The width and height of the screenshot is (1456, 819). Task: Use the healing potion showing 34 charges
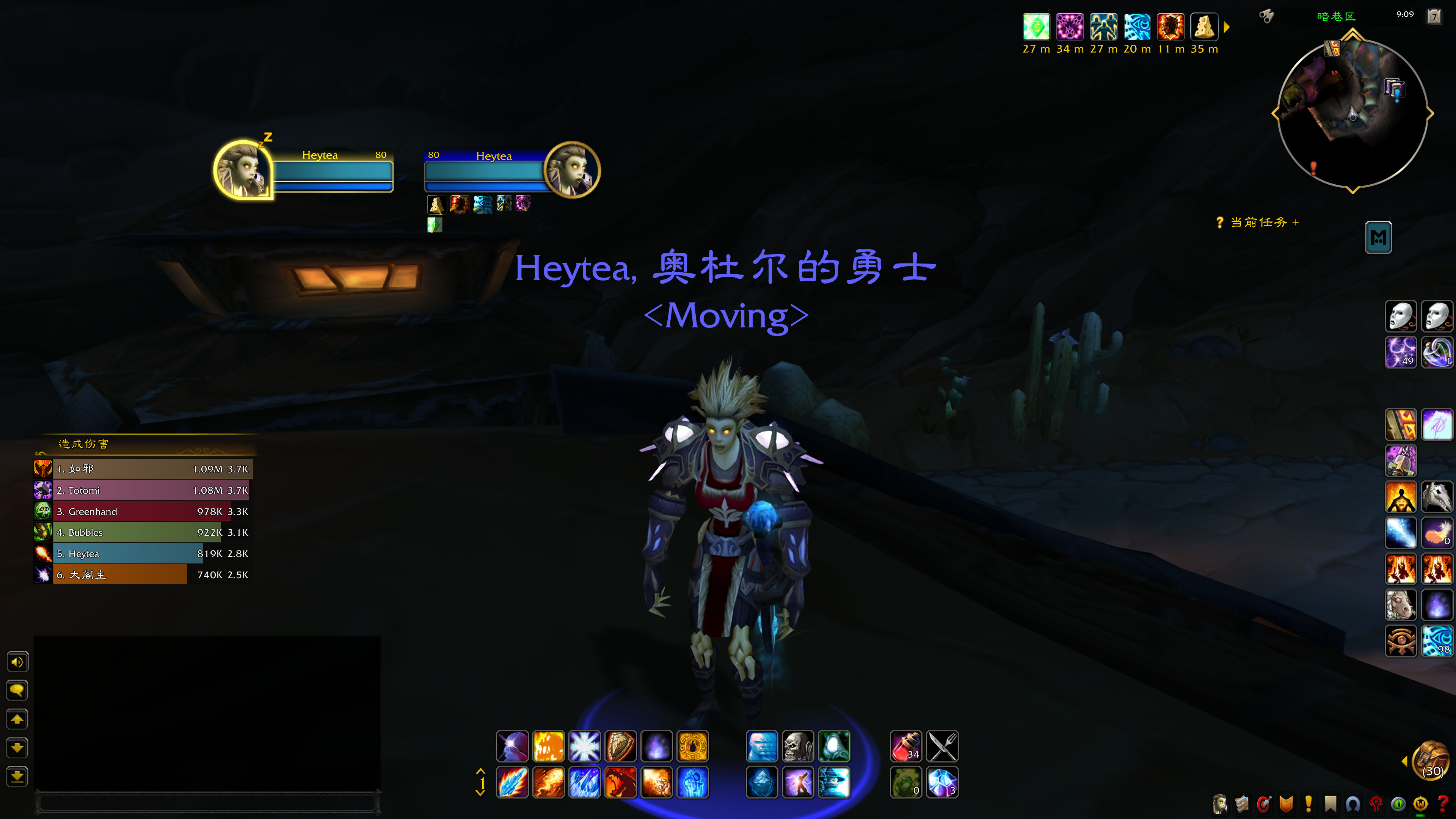click(906, 746)
